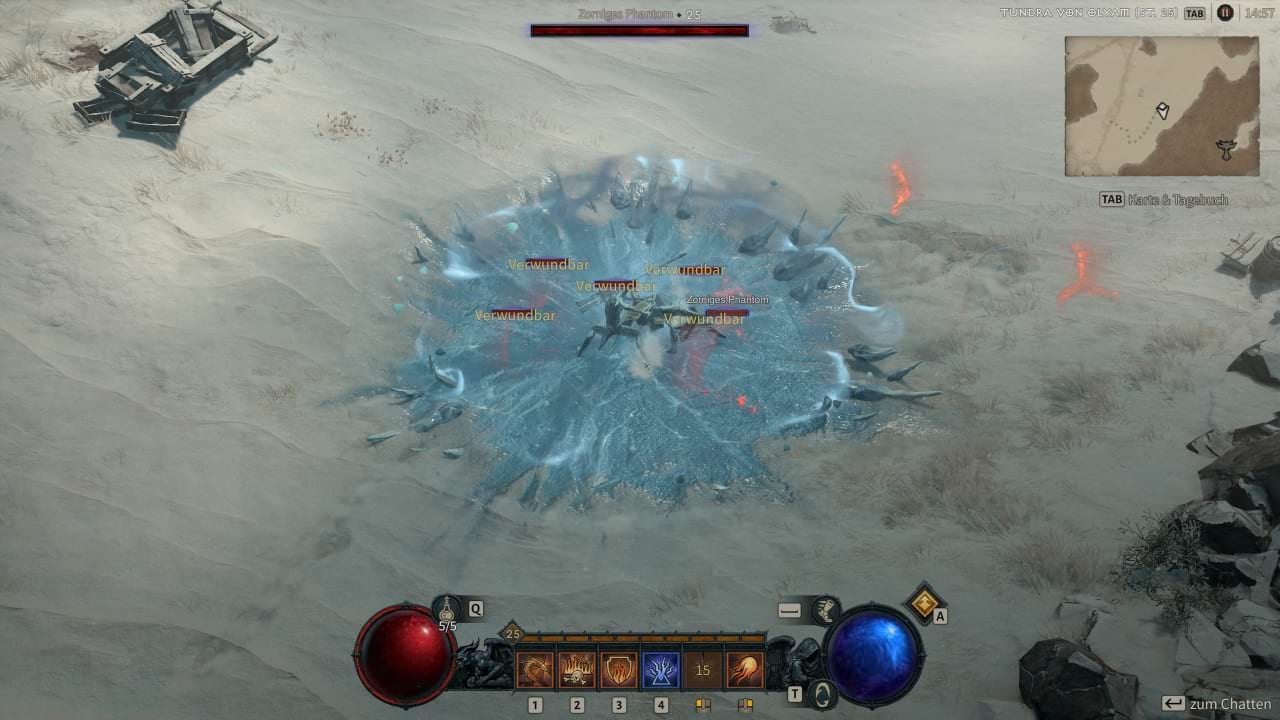Click the player marker on the minimap
This screenshot has height=720, width=1280.
1163,108
